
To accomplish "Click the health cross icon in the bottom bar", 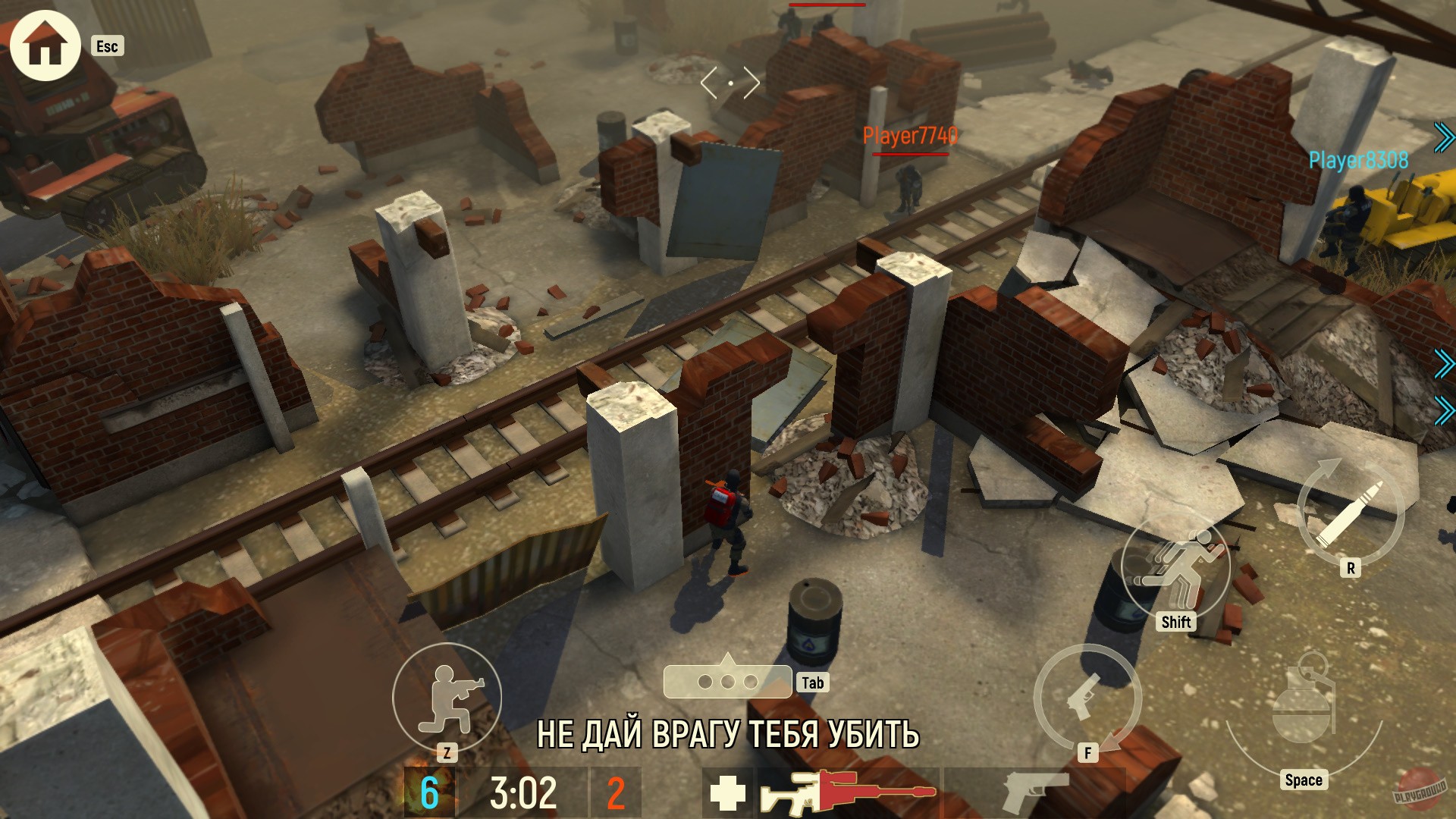I will pyautogui.click(x=727, y=794).
